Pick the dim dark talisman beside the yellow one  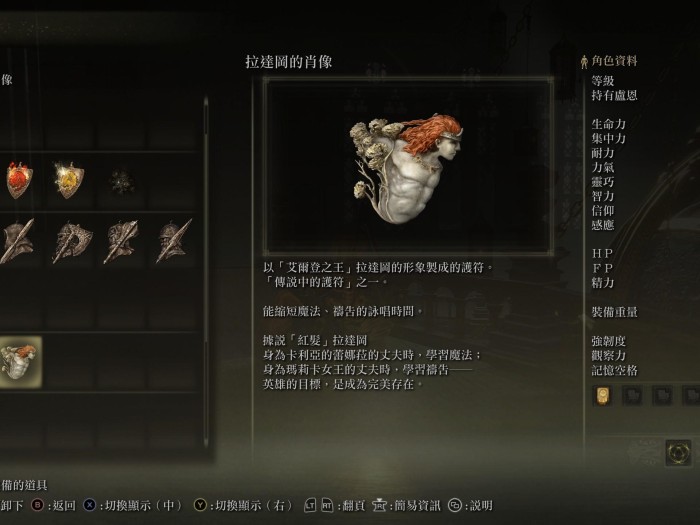pyautogui.click(x=121, y=181)
